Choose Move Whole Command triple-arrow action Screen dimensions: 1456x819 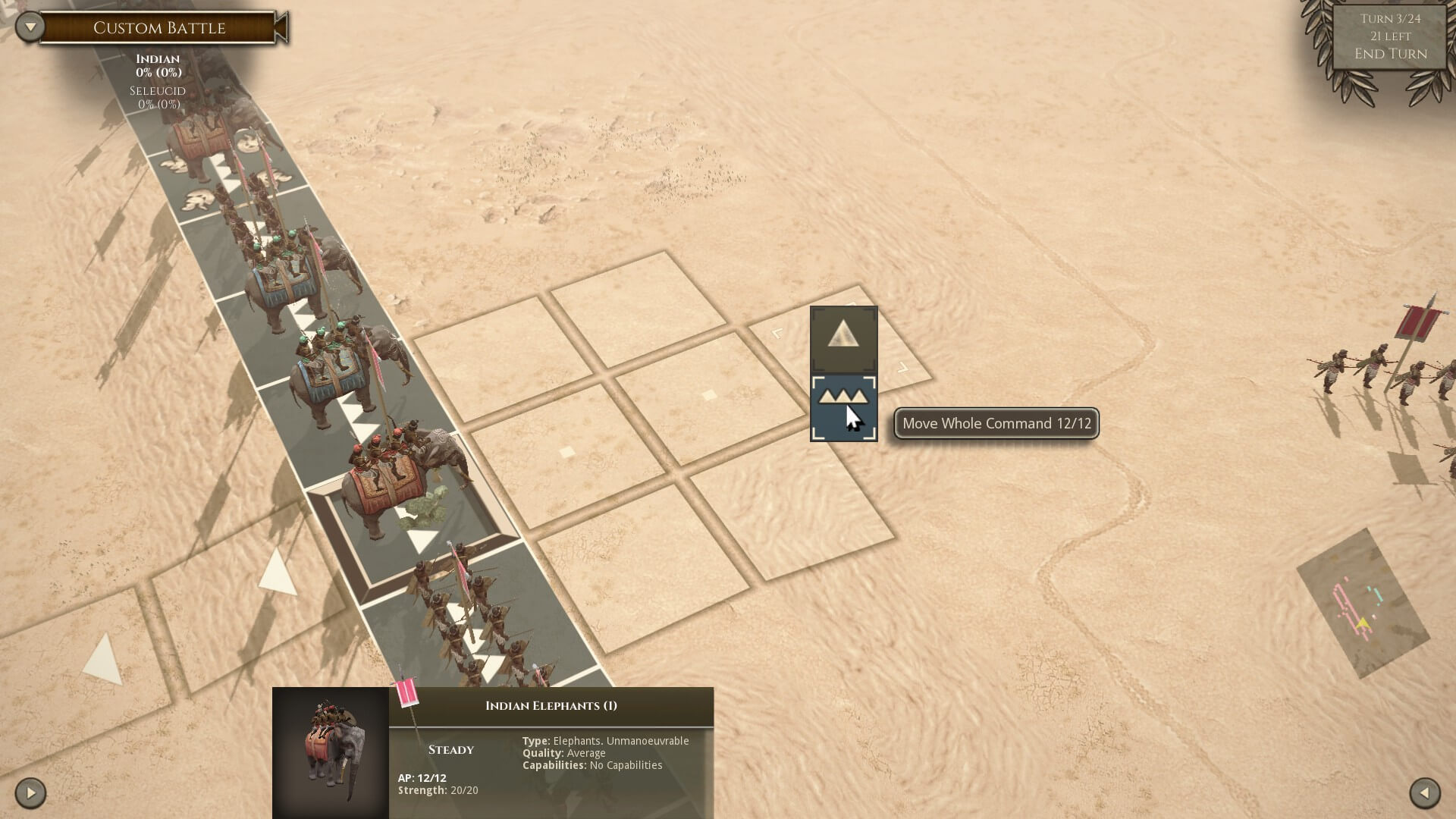tap(843, 408)
